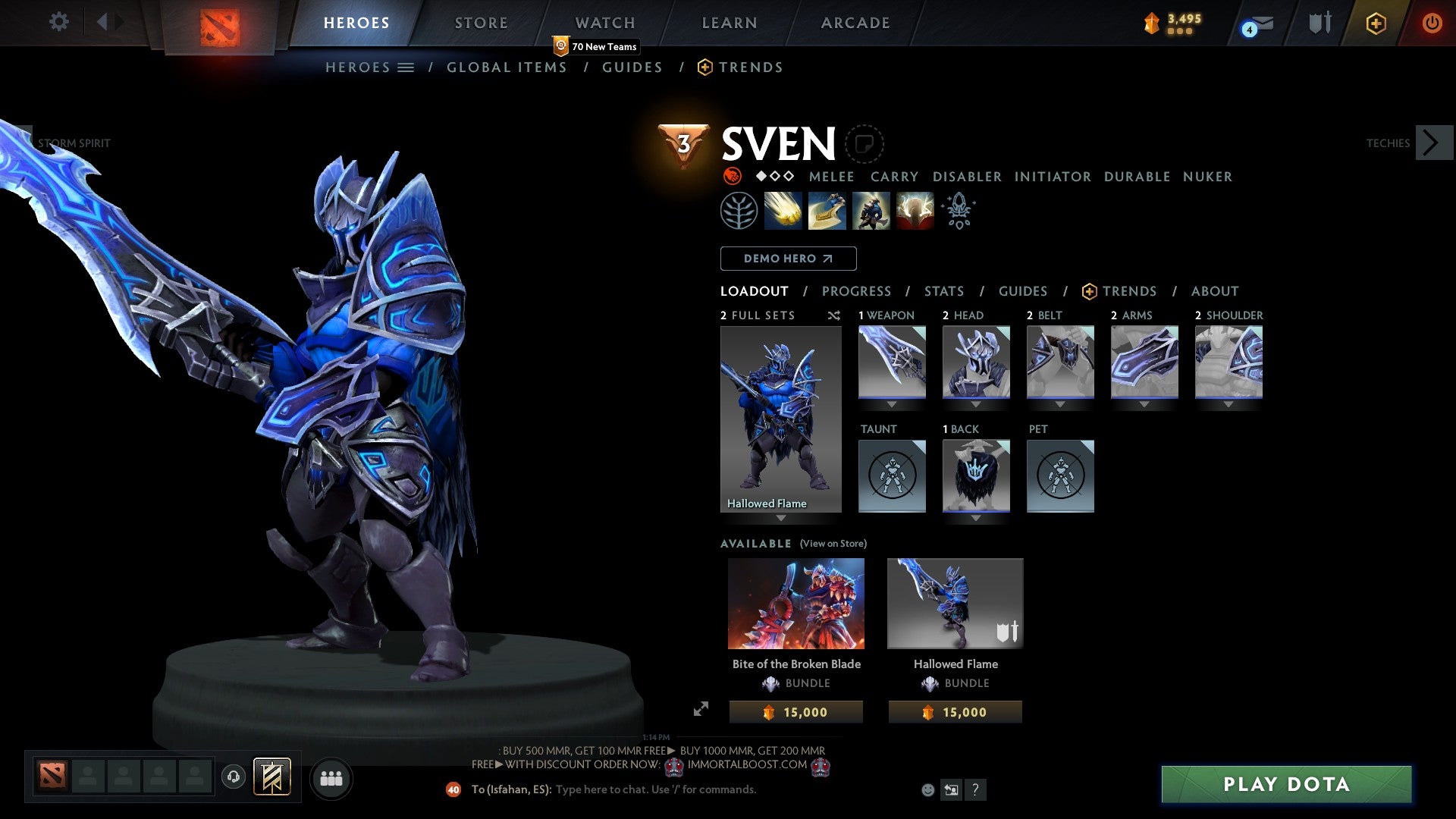Click the power/logout button
This screenshot has width=1456, height=819.
coord(1432,23)
